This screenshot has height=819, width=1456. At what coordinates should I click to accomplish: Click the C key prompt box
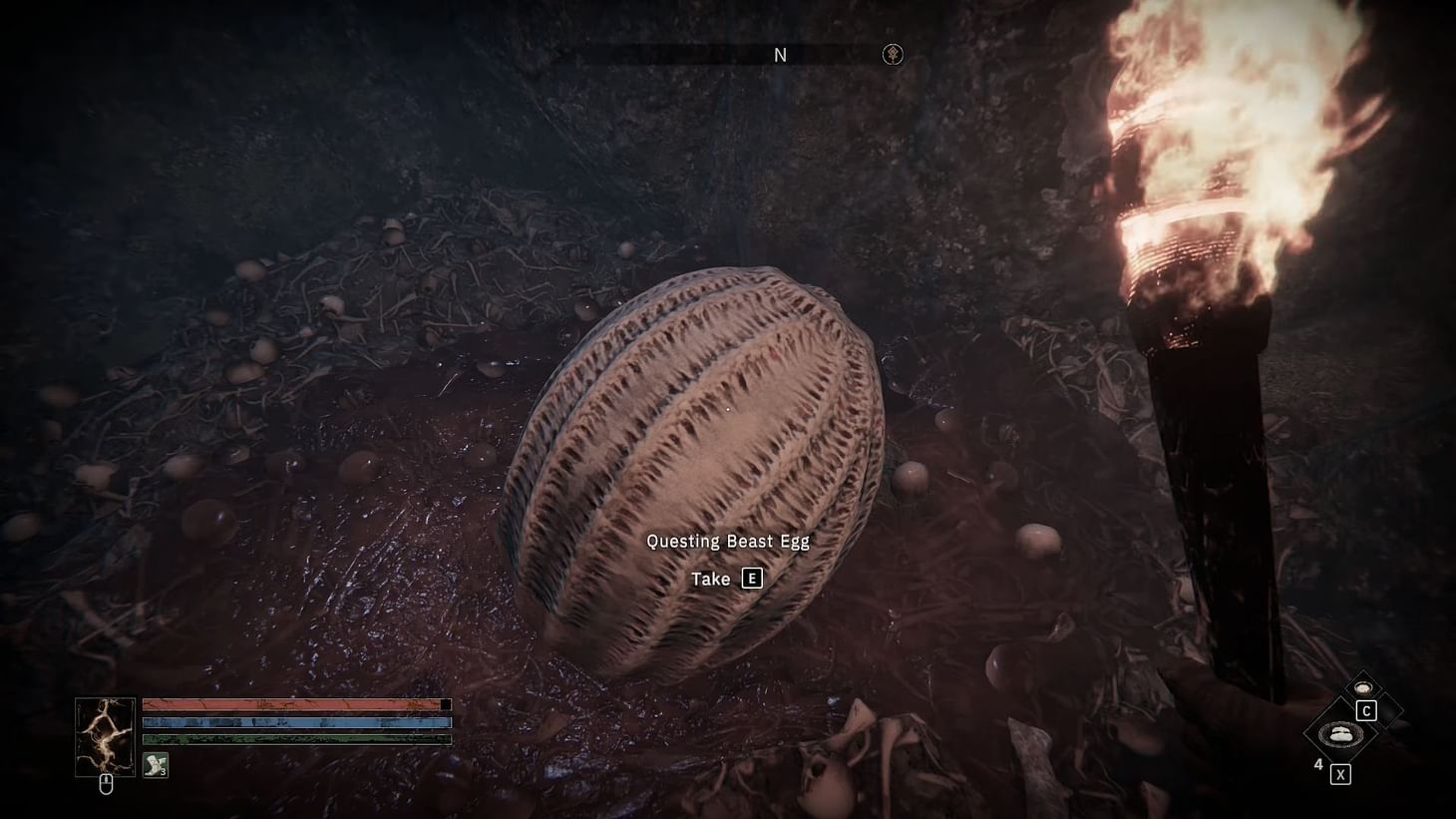point(1367,711)
